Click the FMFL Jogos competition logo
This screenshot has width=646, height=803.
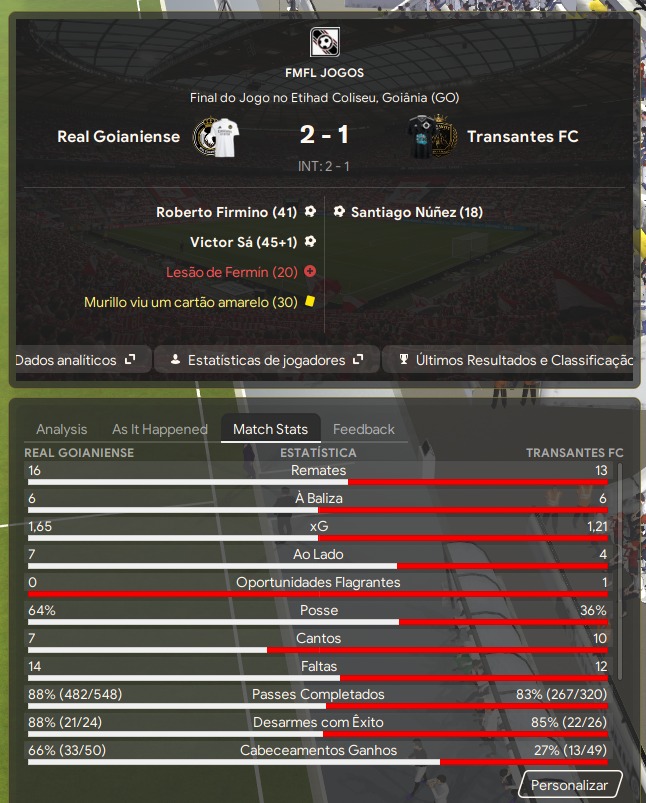click(x=324, y=42)
